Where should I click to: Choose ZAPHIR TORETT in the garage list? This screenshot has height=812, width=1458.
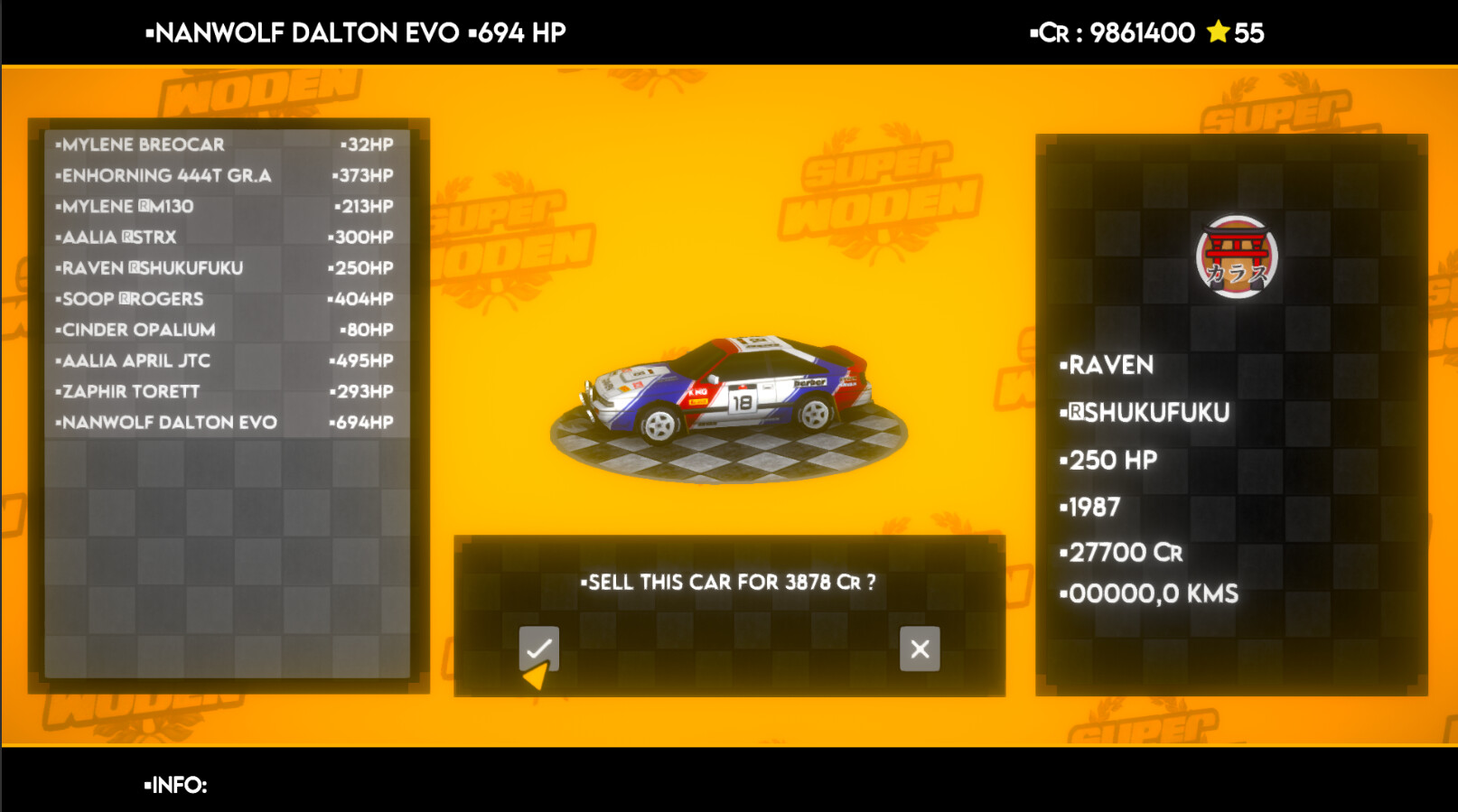coord(126,391)
